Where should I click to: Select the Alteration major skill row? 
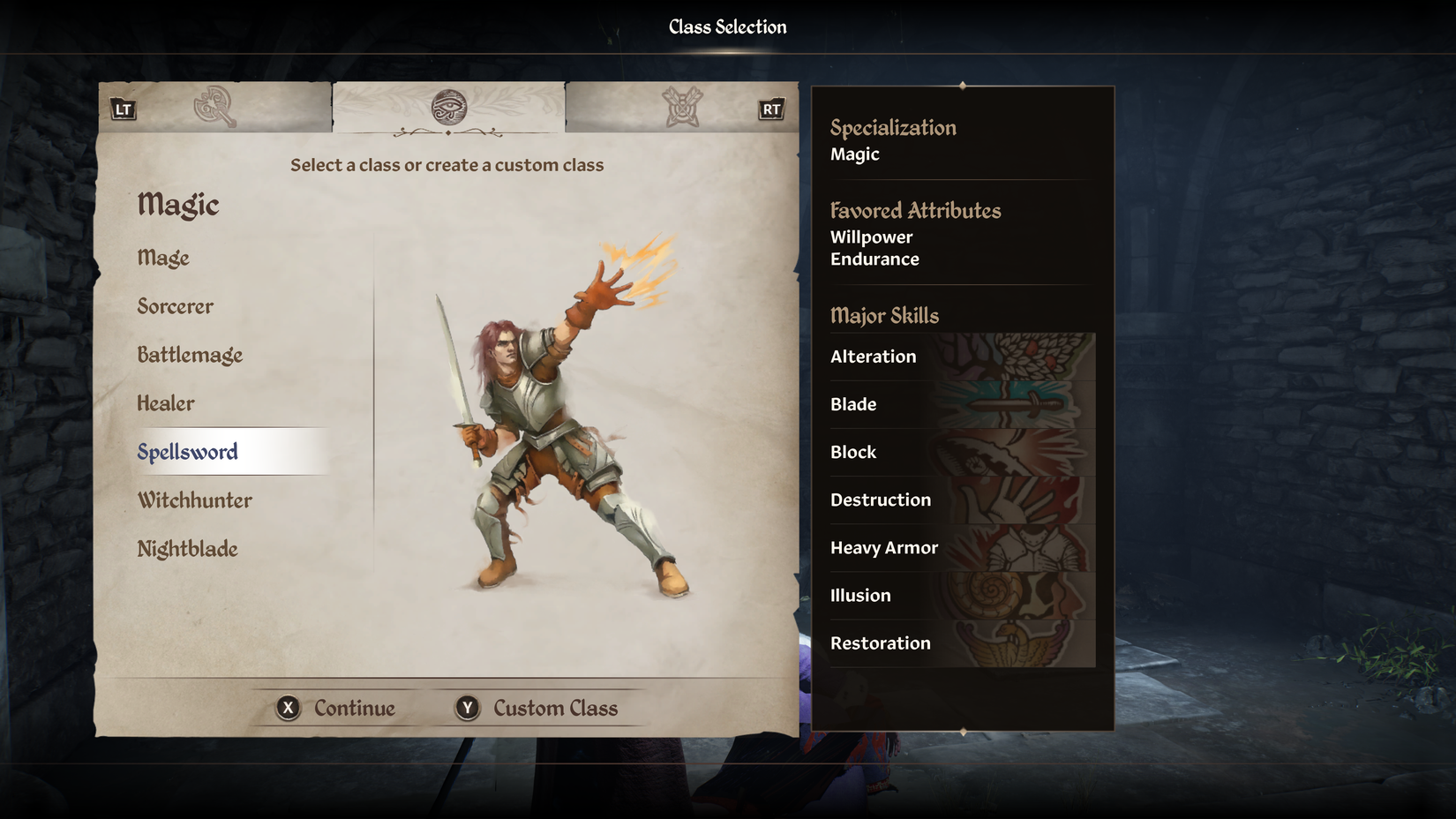(x=962, y=357)
